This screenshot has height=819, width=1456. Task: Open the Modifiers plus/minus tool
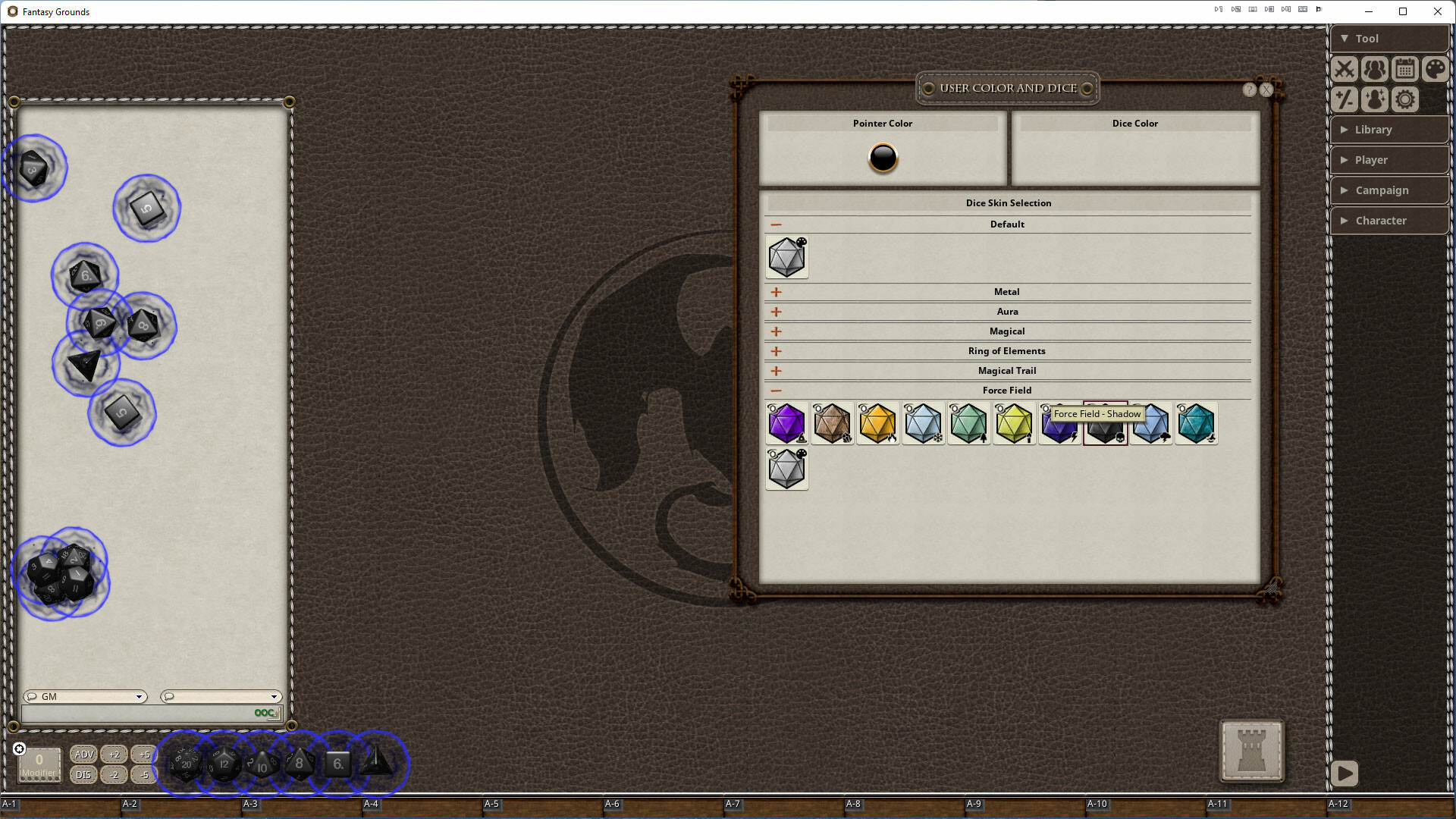pyautogui.click(x=1344, y=99)
